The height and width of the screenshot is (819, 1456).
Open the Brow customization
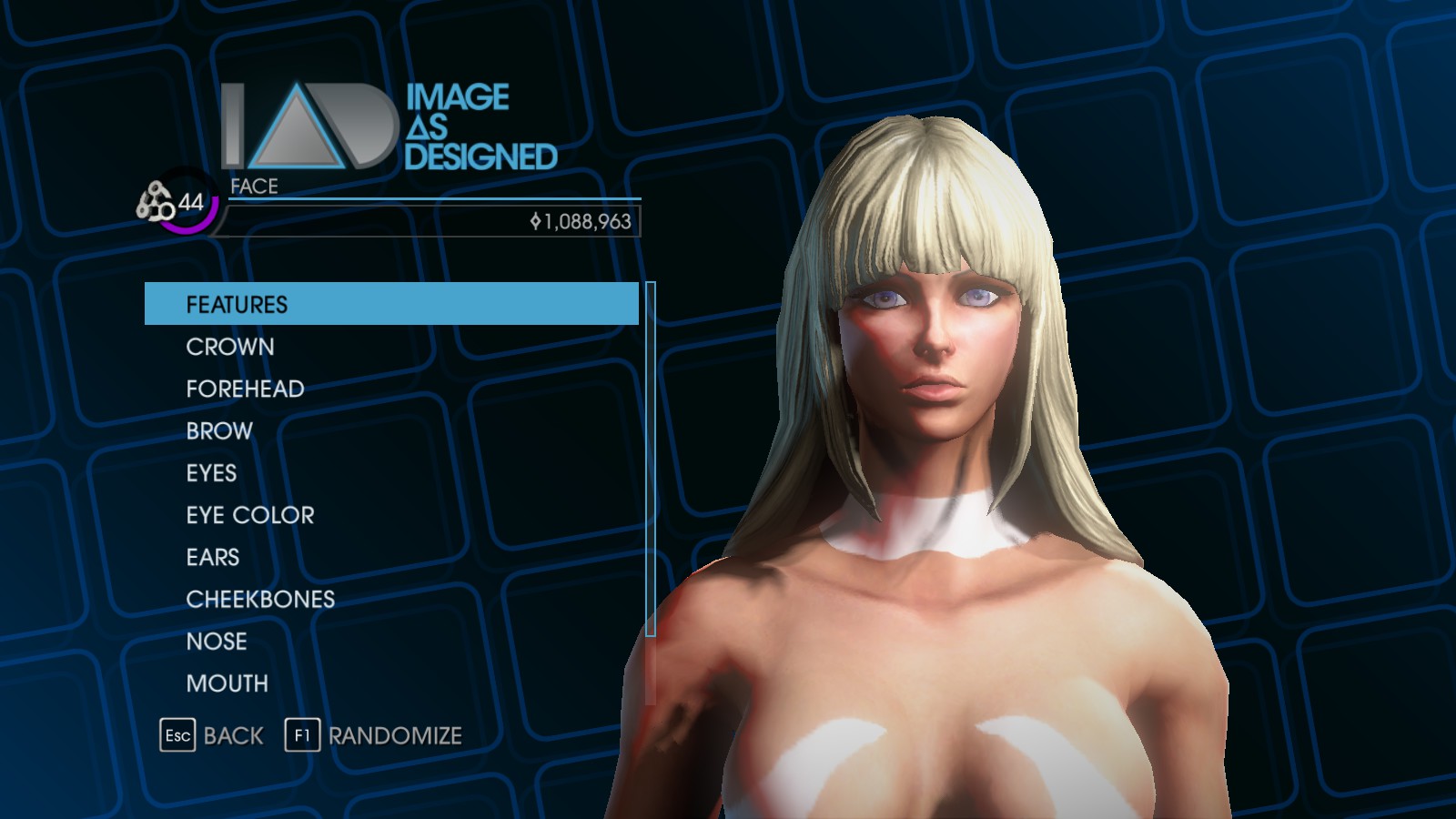pos(219,430)
